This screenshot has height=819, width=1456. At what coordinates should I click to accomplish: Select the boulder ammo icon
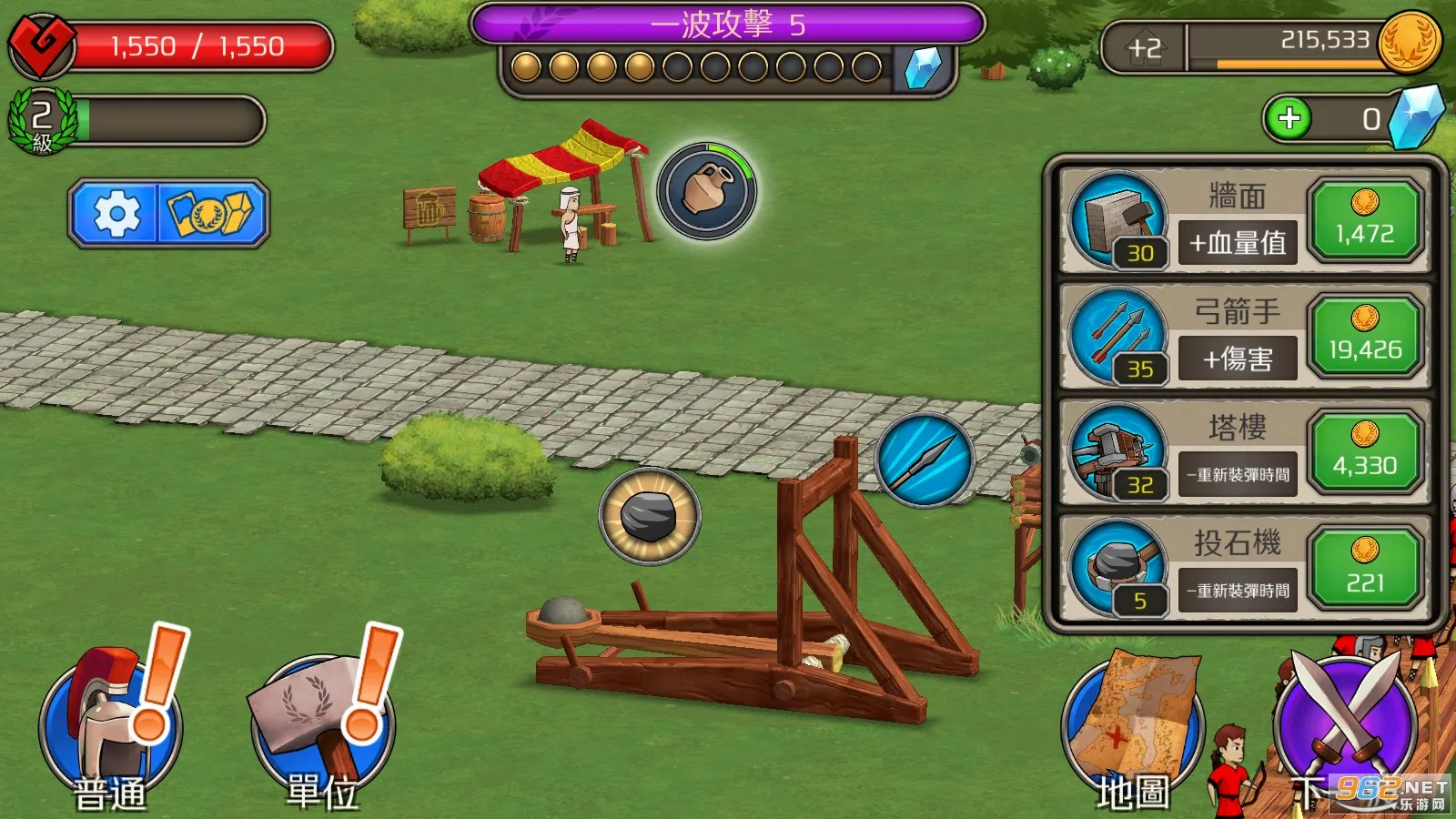click(650, 516)
